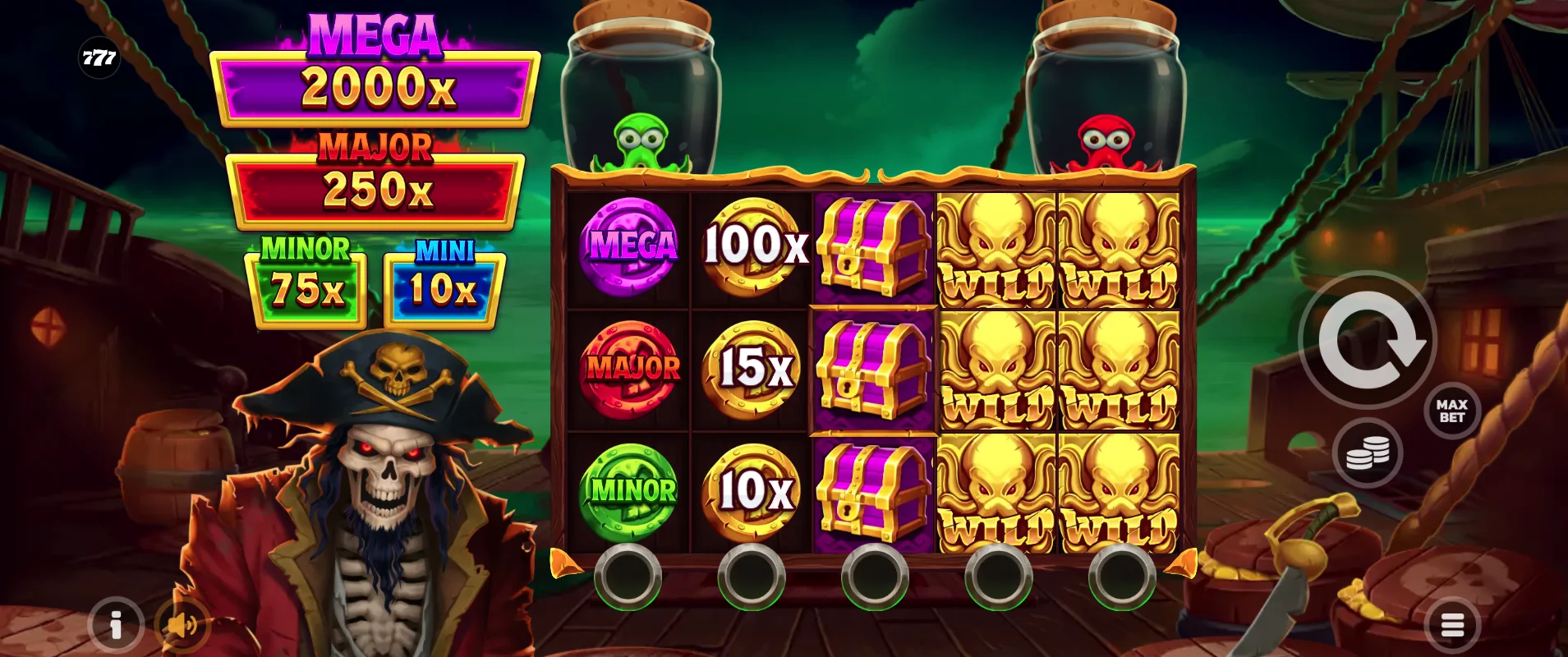Mute the game sound
Screen dimensions: 1568x657
coord(182,624)
